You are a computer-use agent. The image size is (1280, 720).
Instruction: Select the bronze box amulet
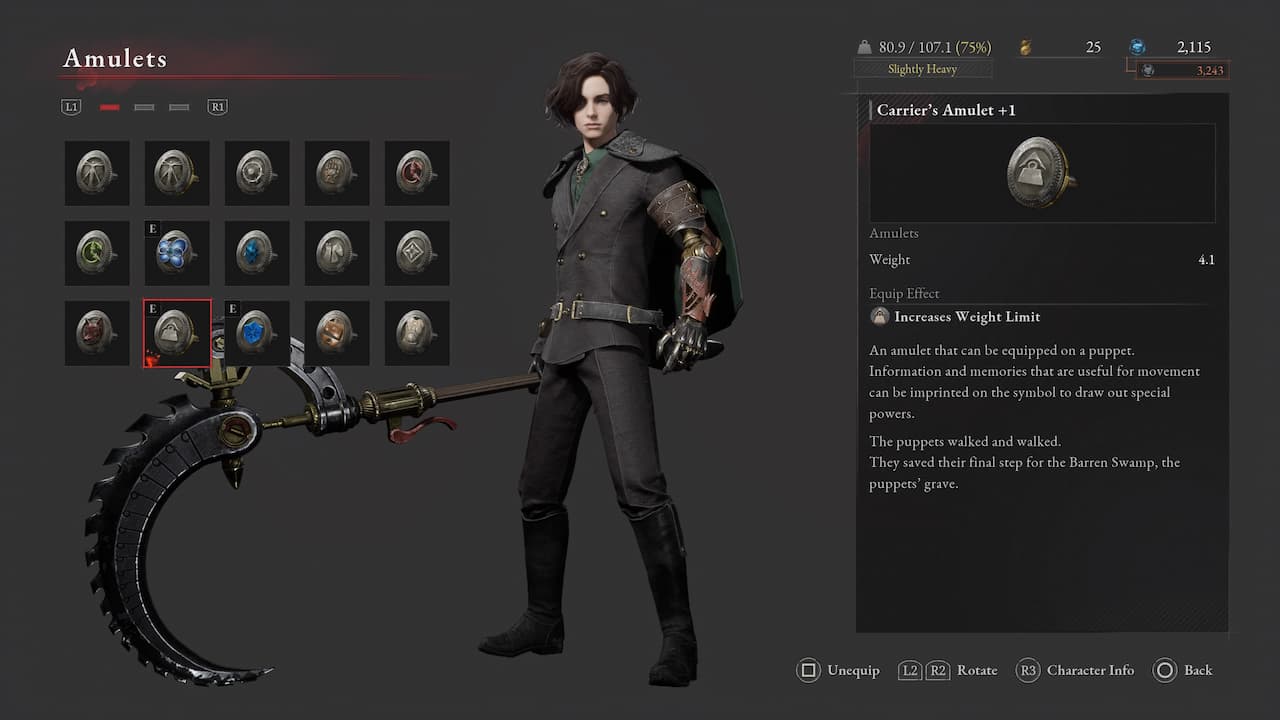click(x=337, y=333)
